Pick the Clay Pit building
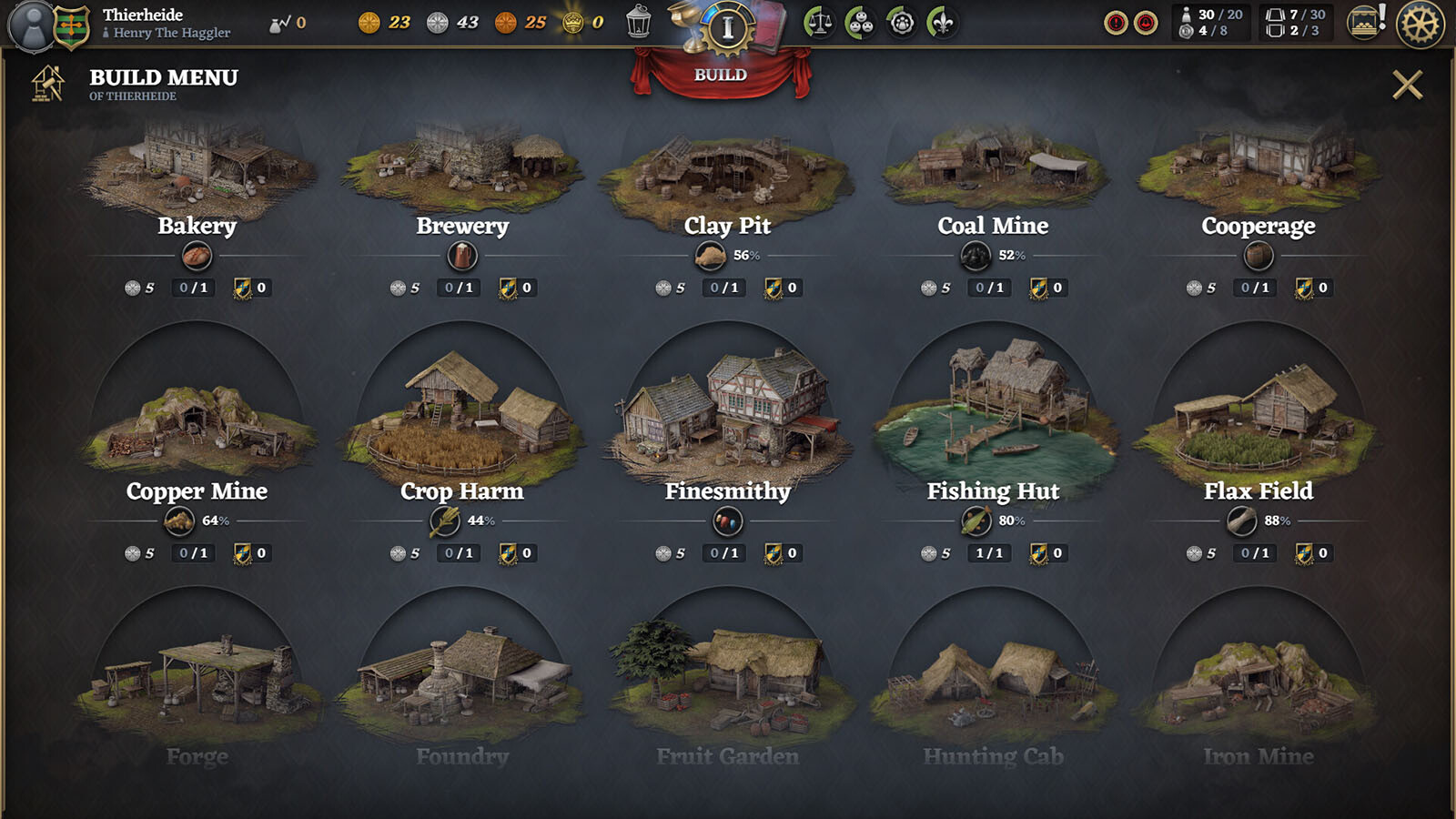The width and height of the screenshot is (1456, 819). click(x=727, y=173)
